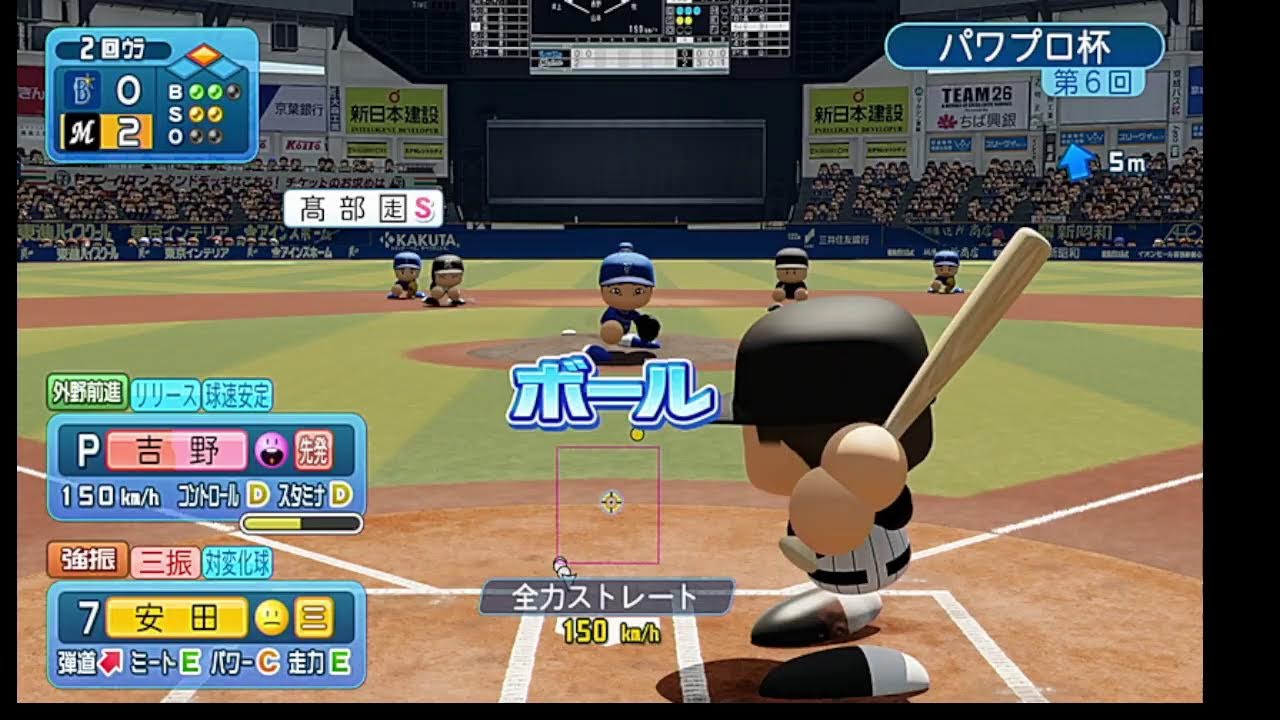Screen dimensions: 1280x720
Task: Click the batting cursor in the strike zone
Action: coord(611,502)
